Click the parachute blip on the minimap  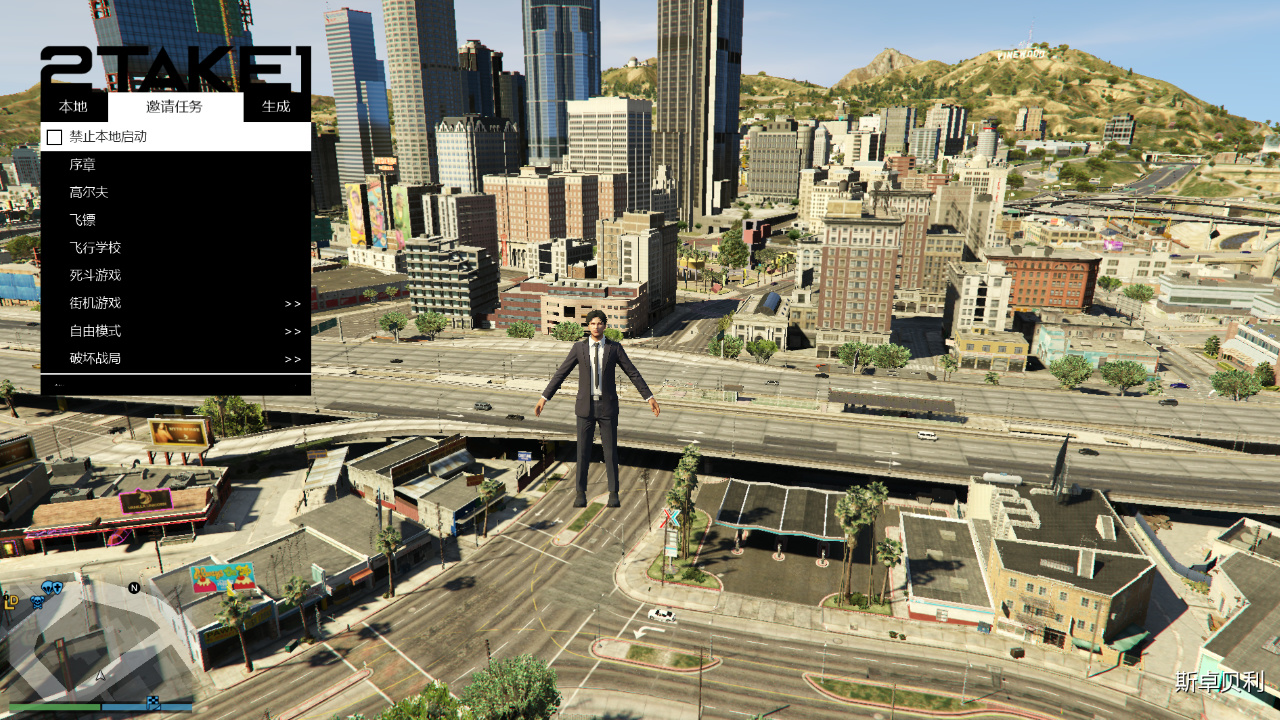pos(46,587)
